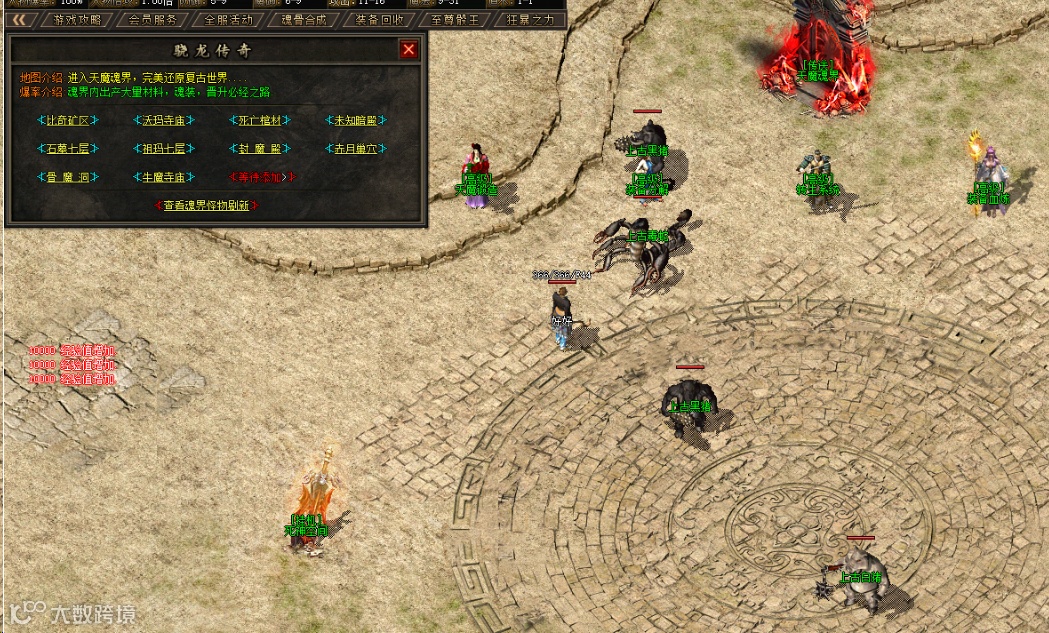Teleport to the 比奇矿区 map
The image size is (1049, 633).
point(68,121)
